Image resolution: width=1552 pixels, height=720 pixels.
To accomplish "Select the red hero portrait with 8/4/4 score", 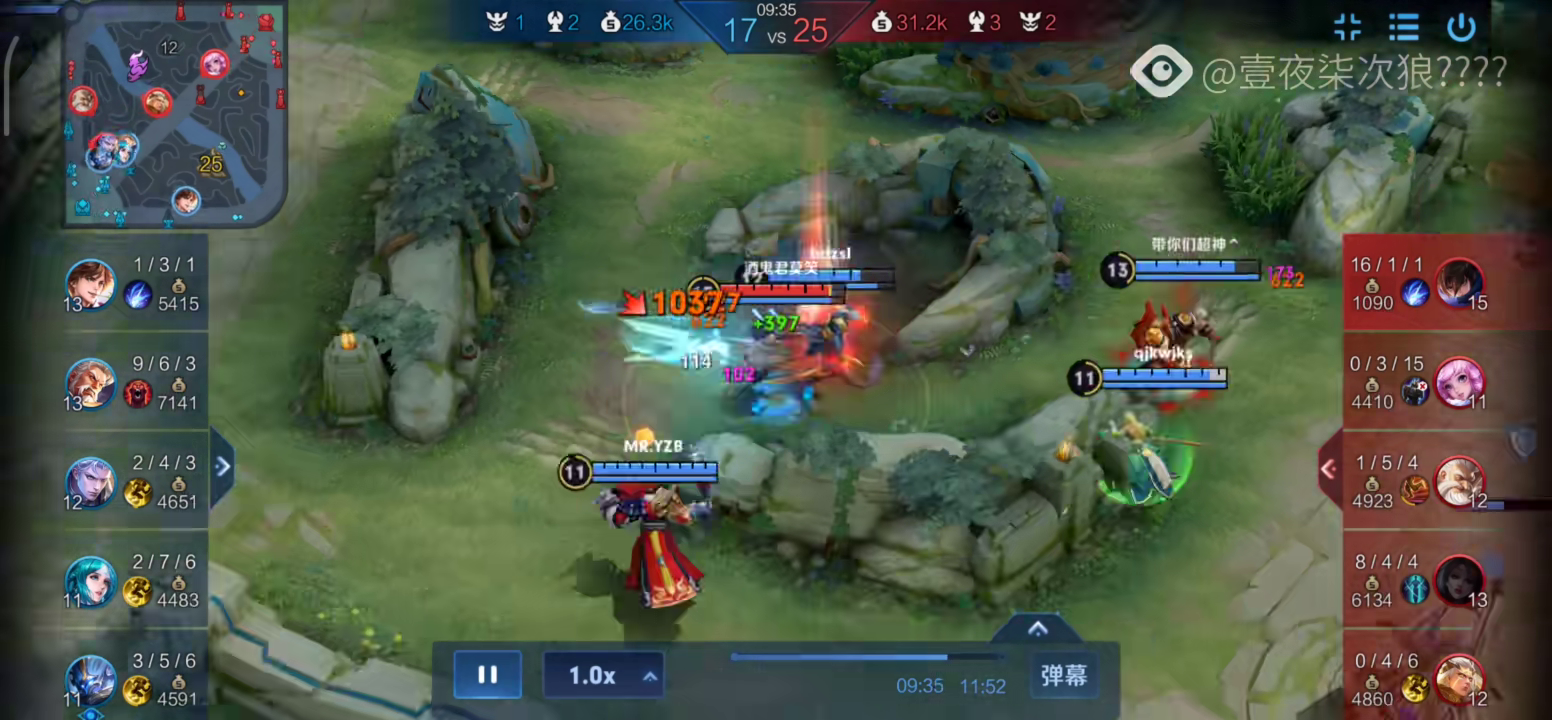I will pyautogui.click(x=1460, y=582).
